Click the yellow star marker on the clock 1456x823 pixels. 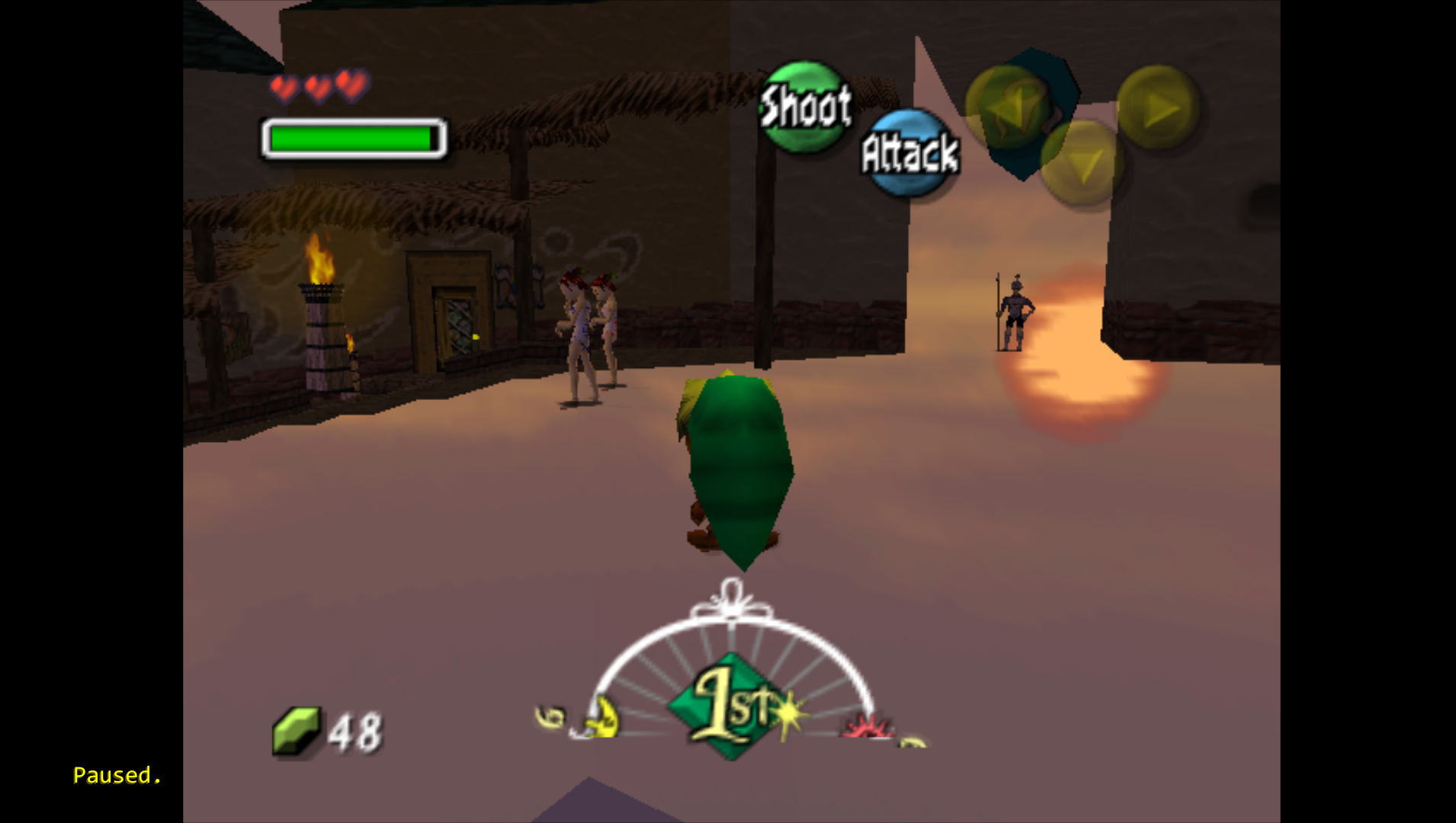click(x=787, y=715)
